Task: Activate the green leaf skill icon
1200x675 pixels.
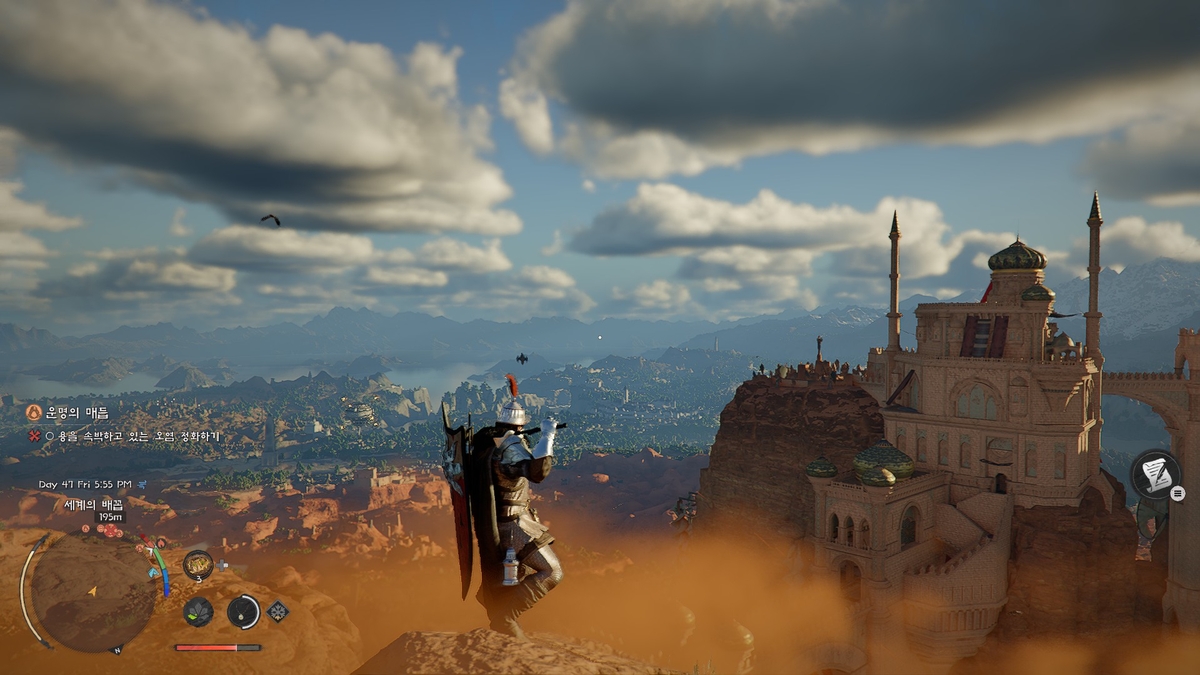Action: 198,611
